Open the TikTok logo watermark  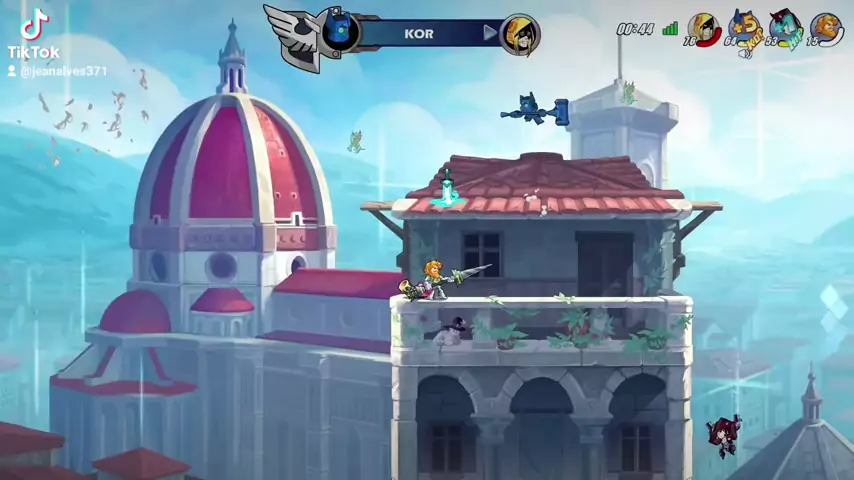click(x=34, y=28)
